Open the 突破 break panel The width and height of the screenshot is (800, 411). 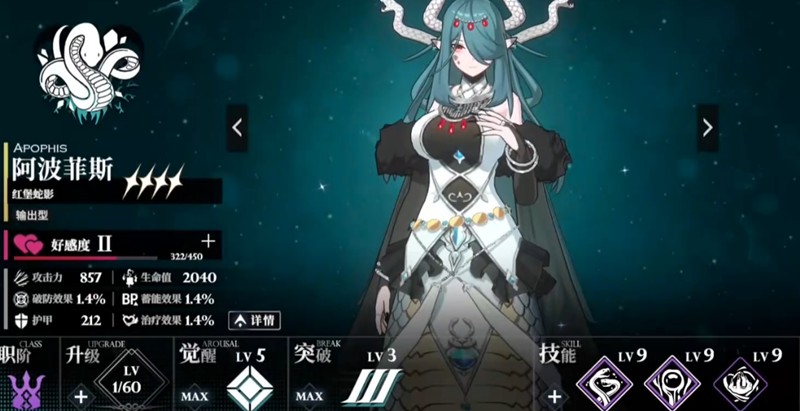coord(371,386)
